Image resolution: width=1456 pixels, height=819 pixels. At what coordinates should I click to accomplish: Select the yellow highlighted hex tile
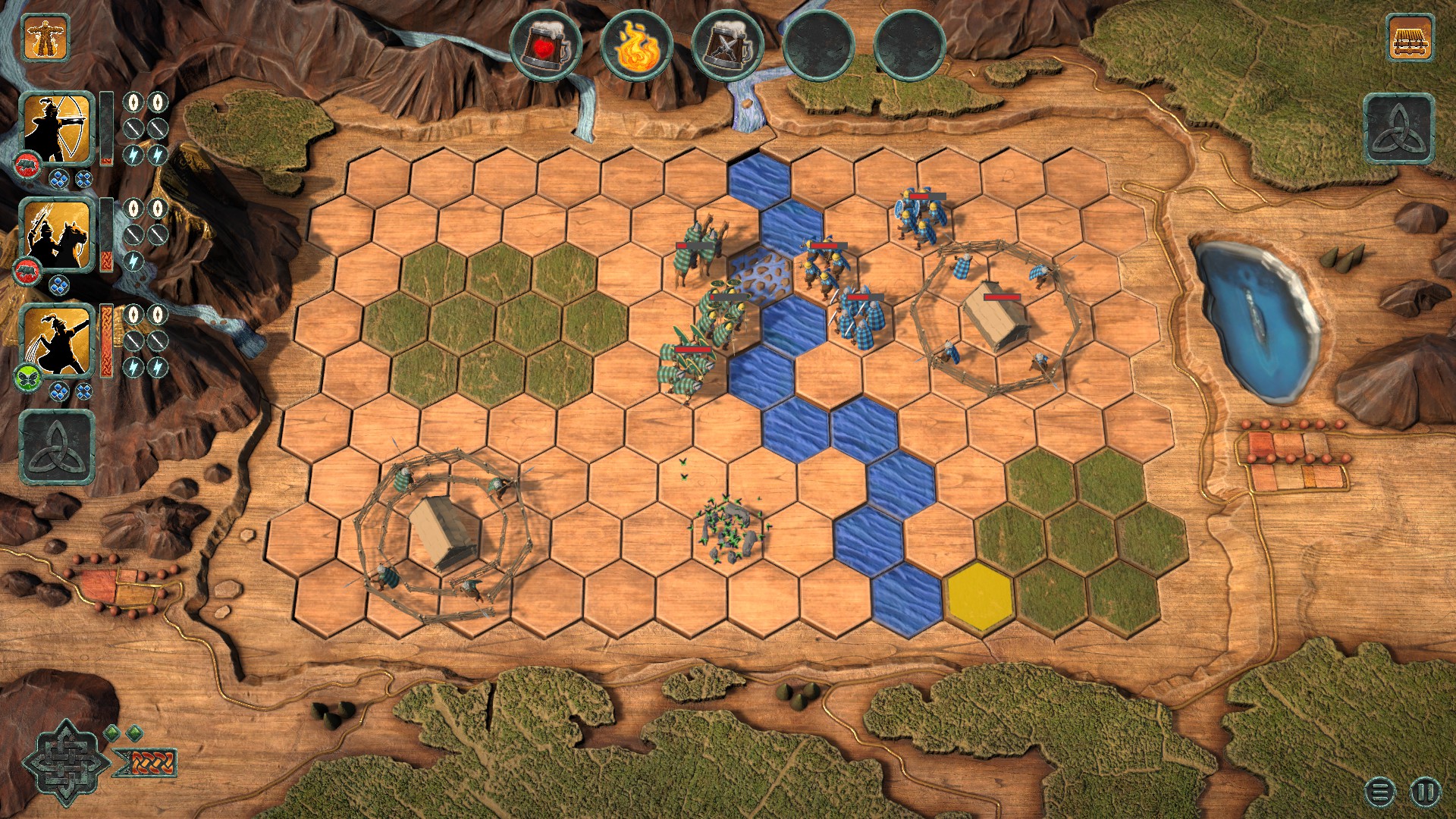click(x=979, y=596)
